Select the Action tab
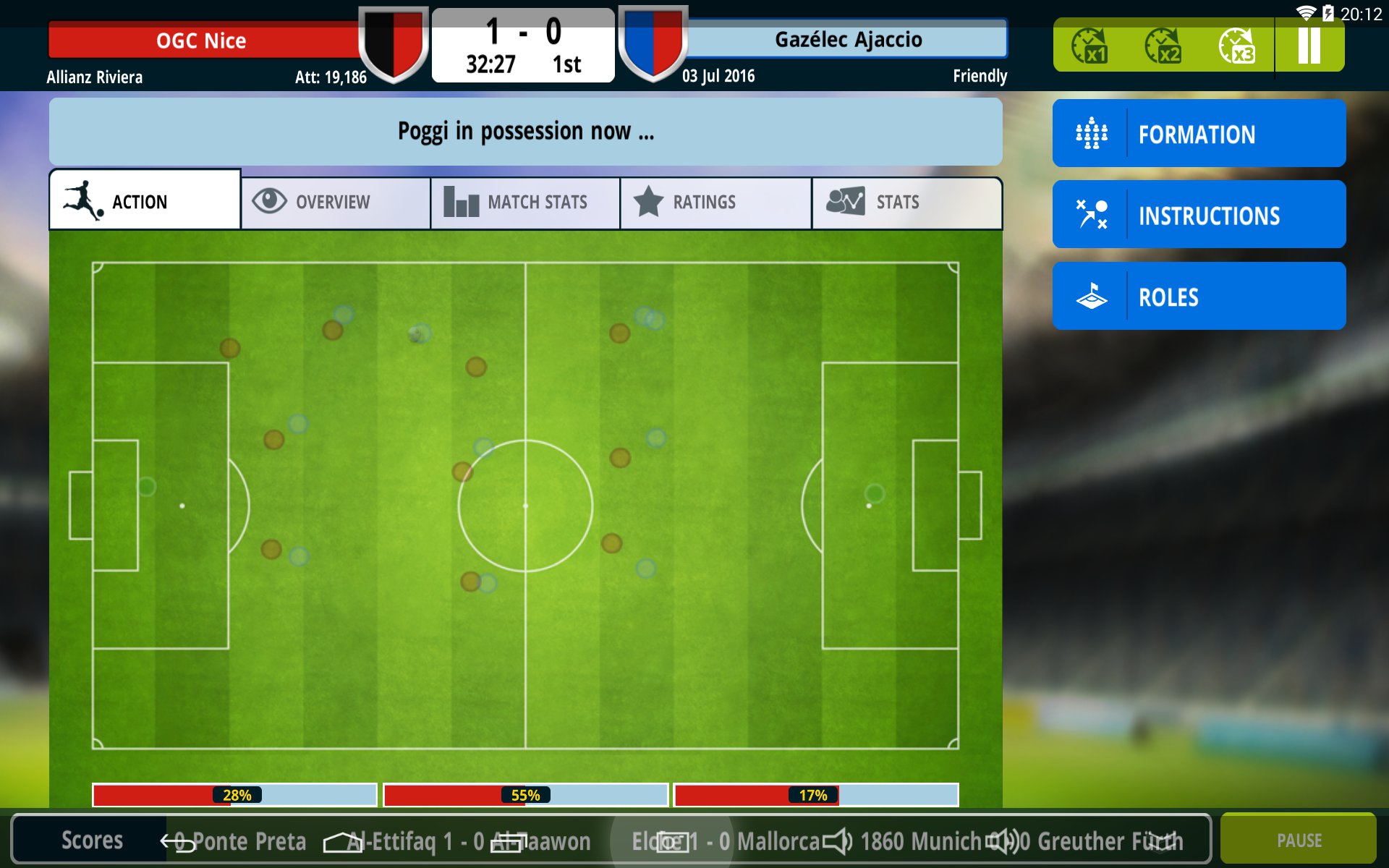 pos(145,201)
